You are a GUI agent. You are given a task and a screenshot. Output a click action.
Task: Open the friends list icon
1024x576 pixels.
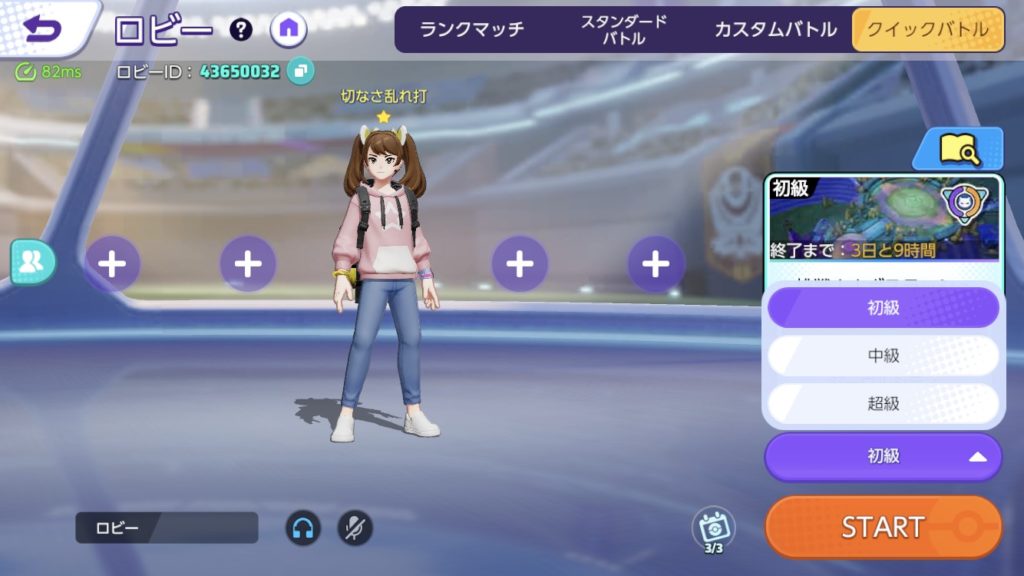33,262
